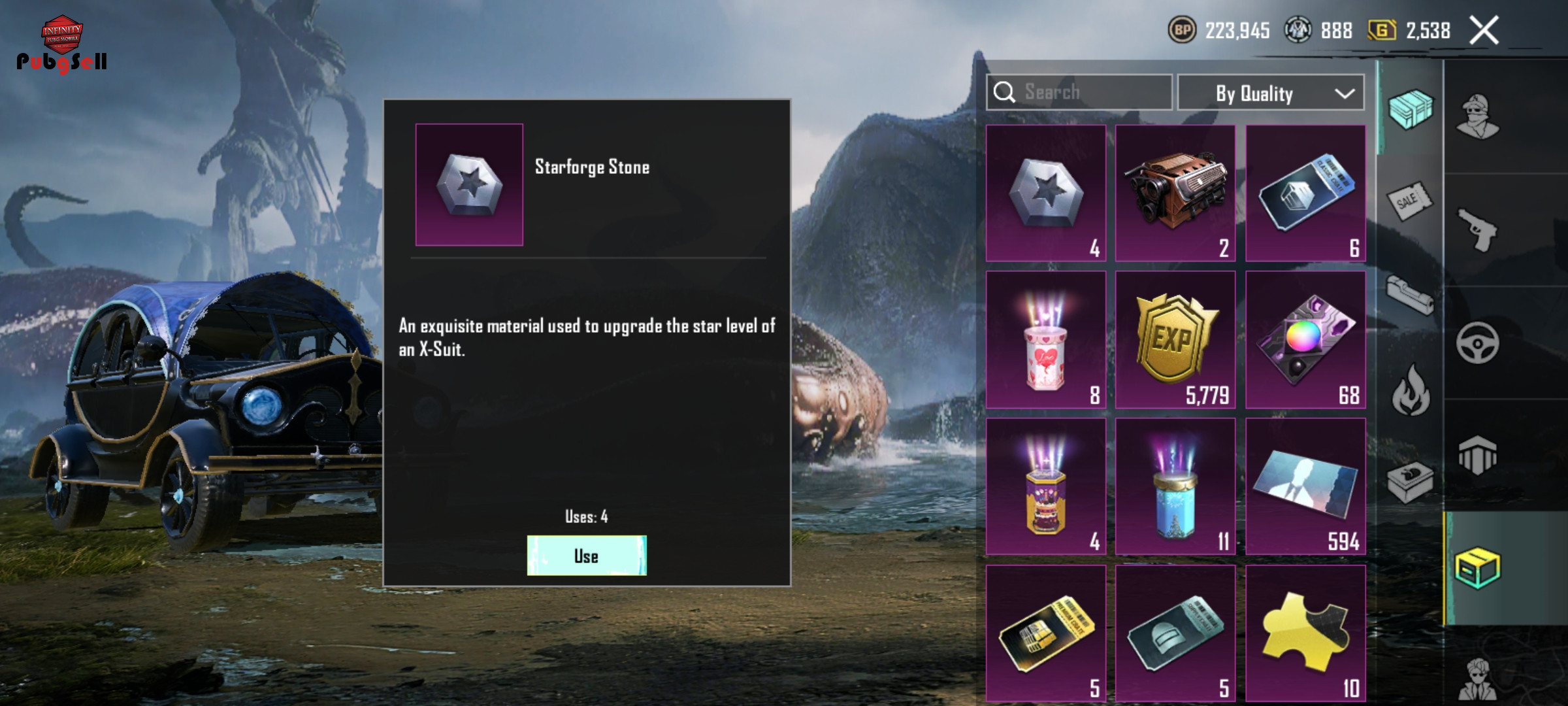1568x706 pixels.
Task: Choose the cake gift box slot
Action: [1045, 486]
